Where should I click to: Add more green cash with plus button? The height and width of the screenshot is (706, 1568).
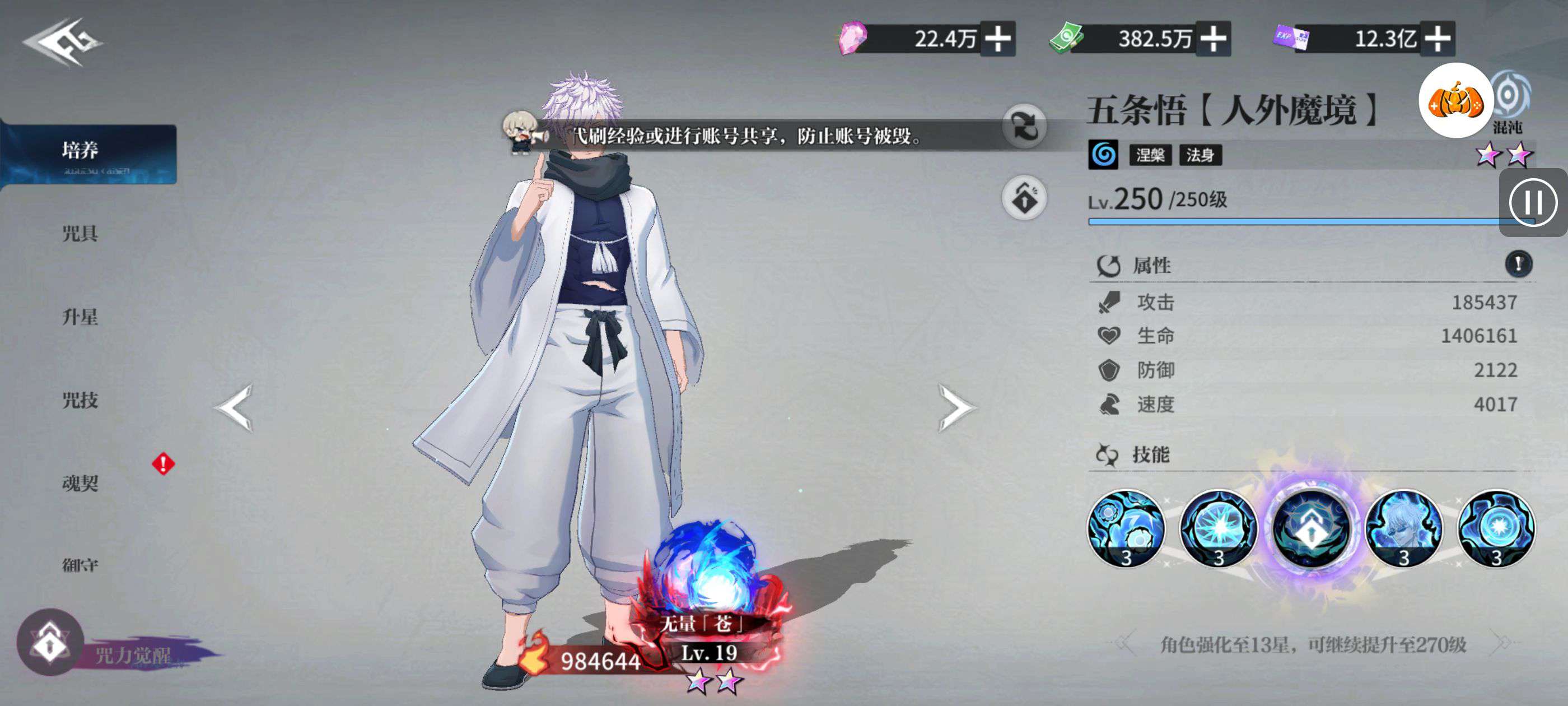point(1213,39)
